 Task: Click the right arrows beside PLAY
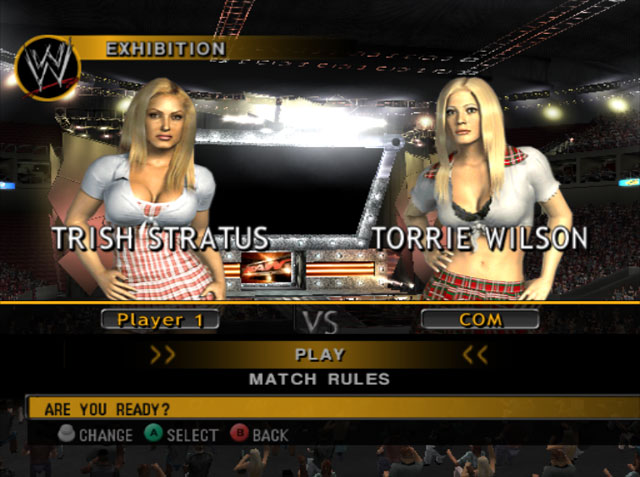(x=476, y=354)
